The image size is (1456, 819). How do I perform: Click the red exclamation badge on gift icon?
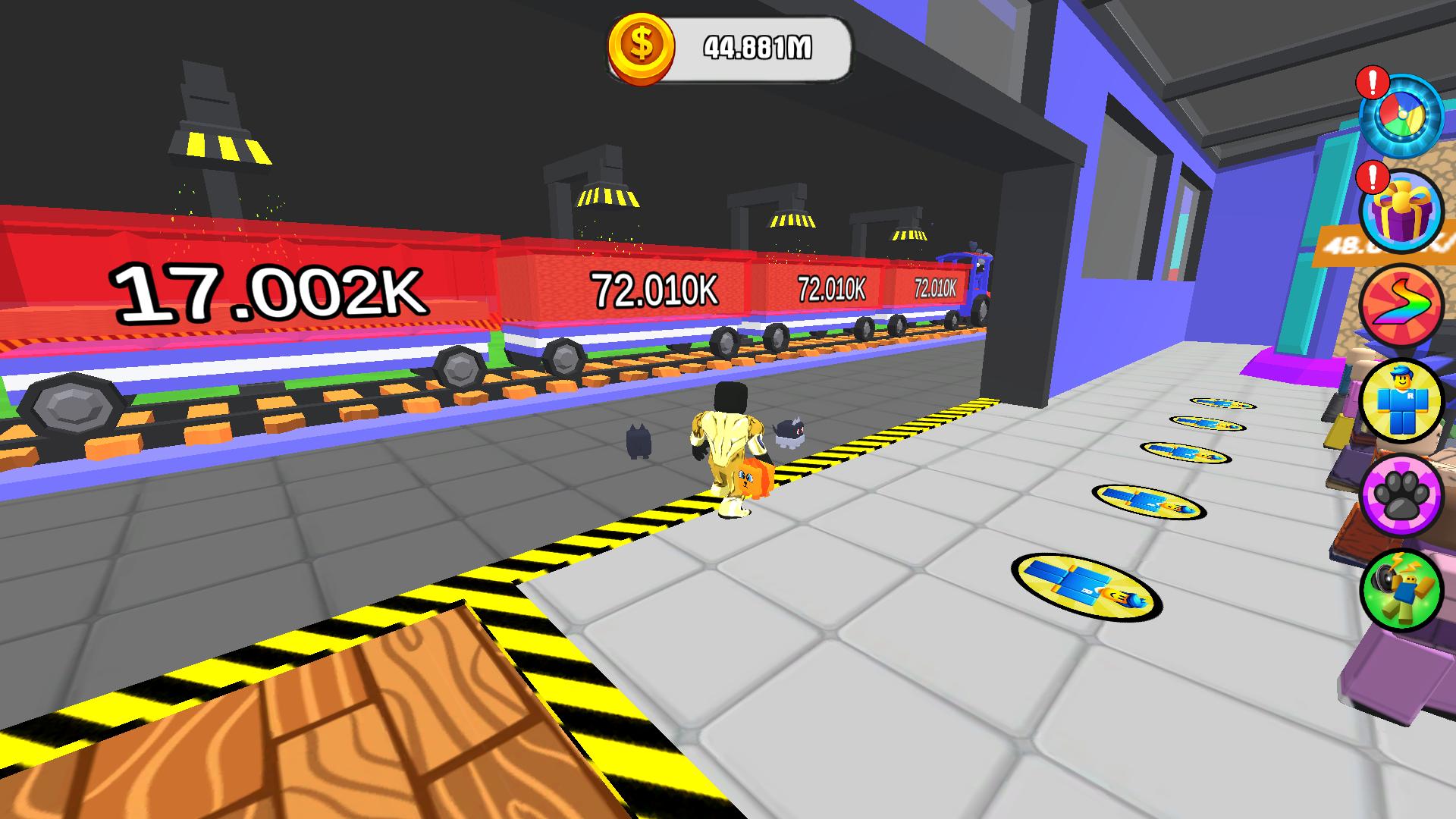click(1374, 178)
